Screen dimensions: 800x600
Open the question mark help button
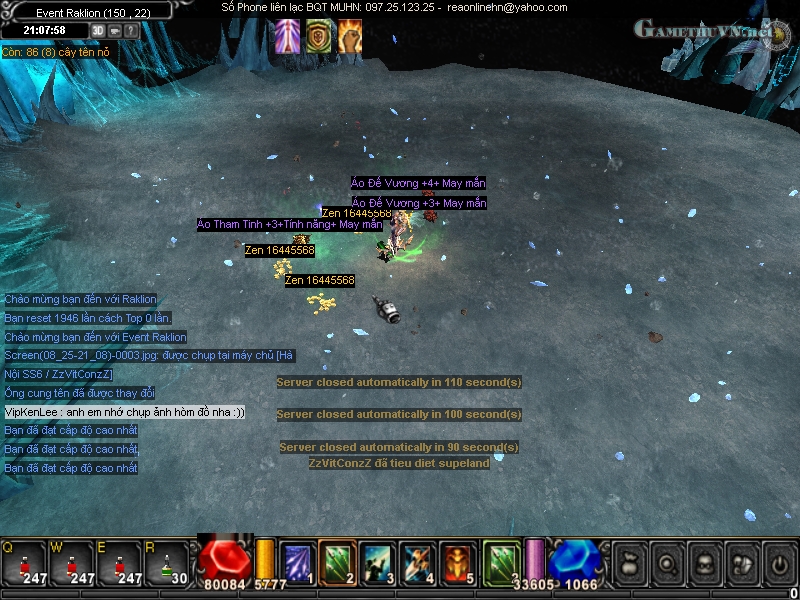(x=131, y=30)
